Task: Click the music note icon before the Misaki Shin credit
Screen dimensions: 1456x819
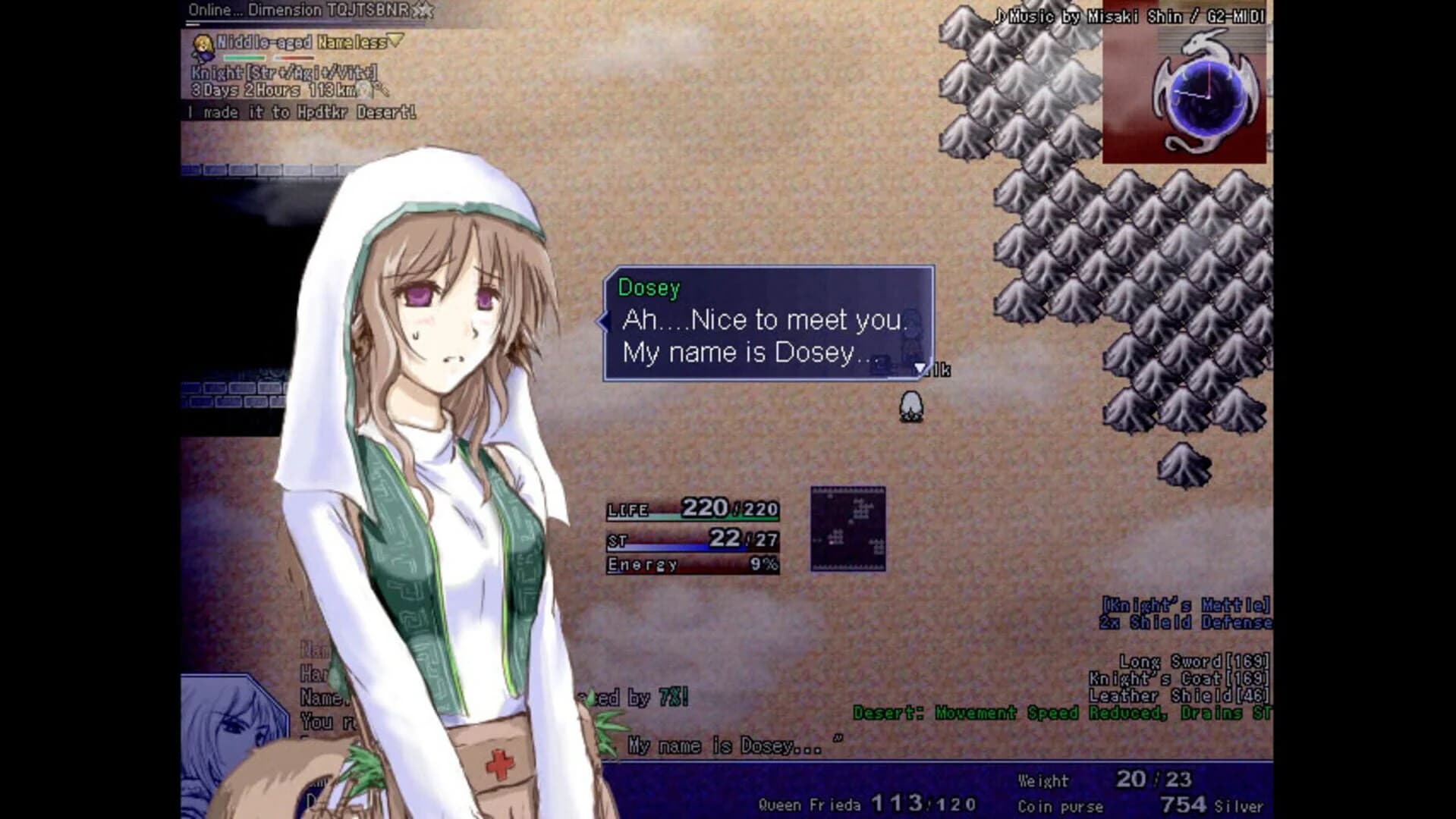Action: click(998, 14)
